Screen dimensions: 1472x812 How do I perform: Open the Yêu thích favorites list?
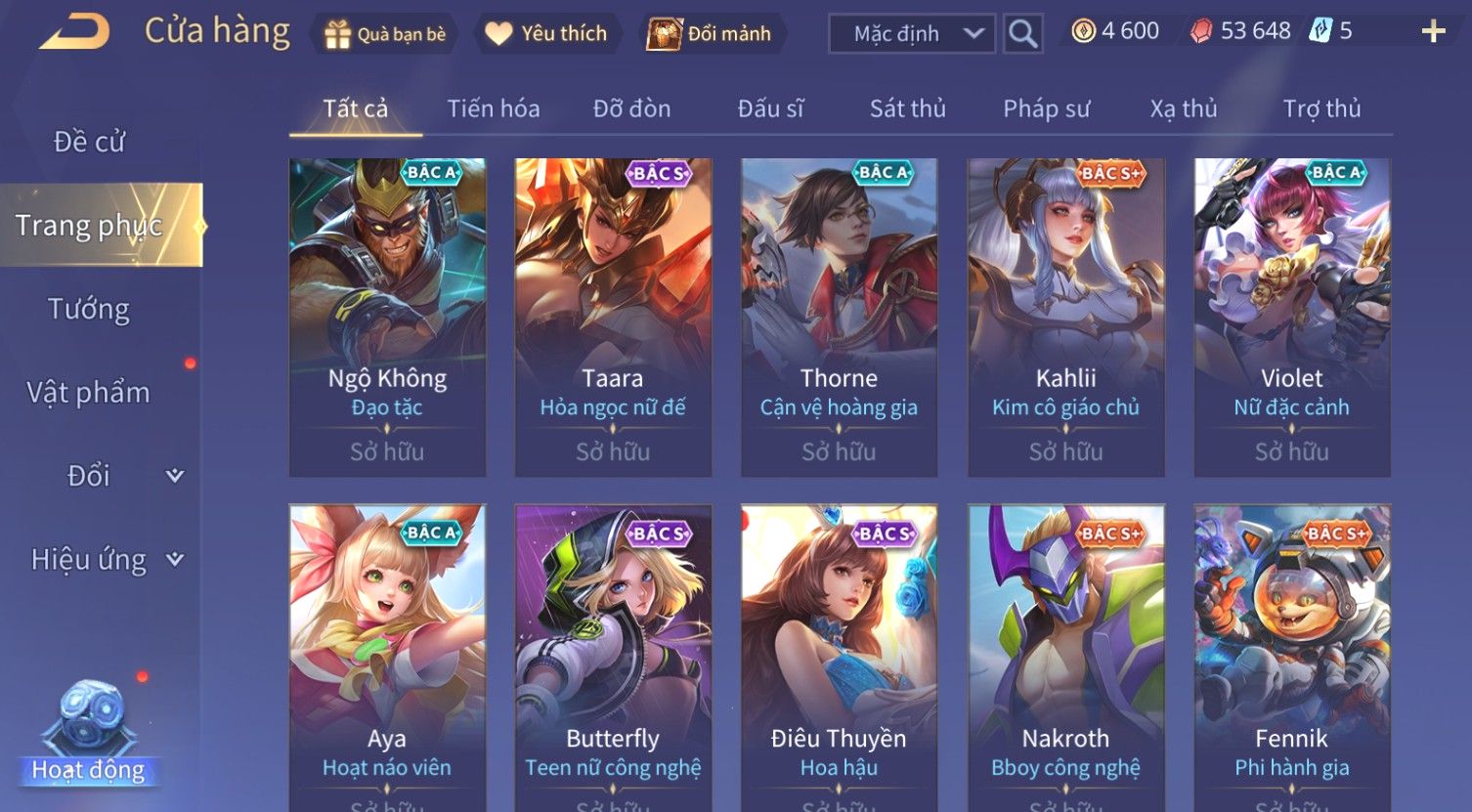[546, 34]
